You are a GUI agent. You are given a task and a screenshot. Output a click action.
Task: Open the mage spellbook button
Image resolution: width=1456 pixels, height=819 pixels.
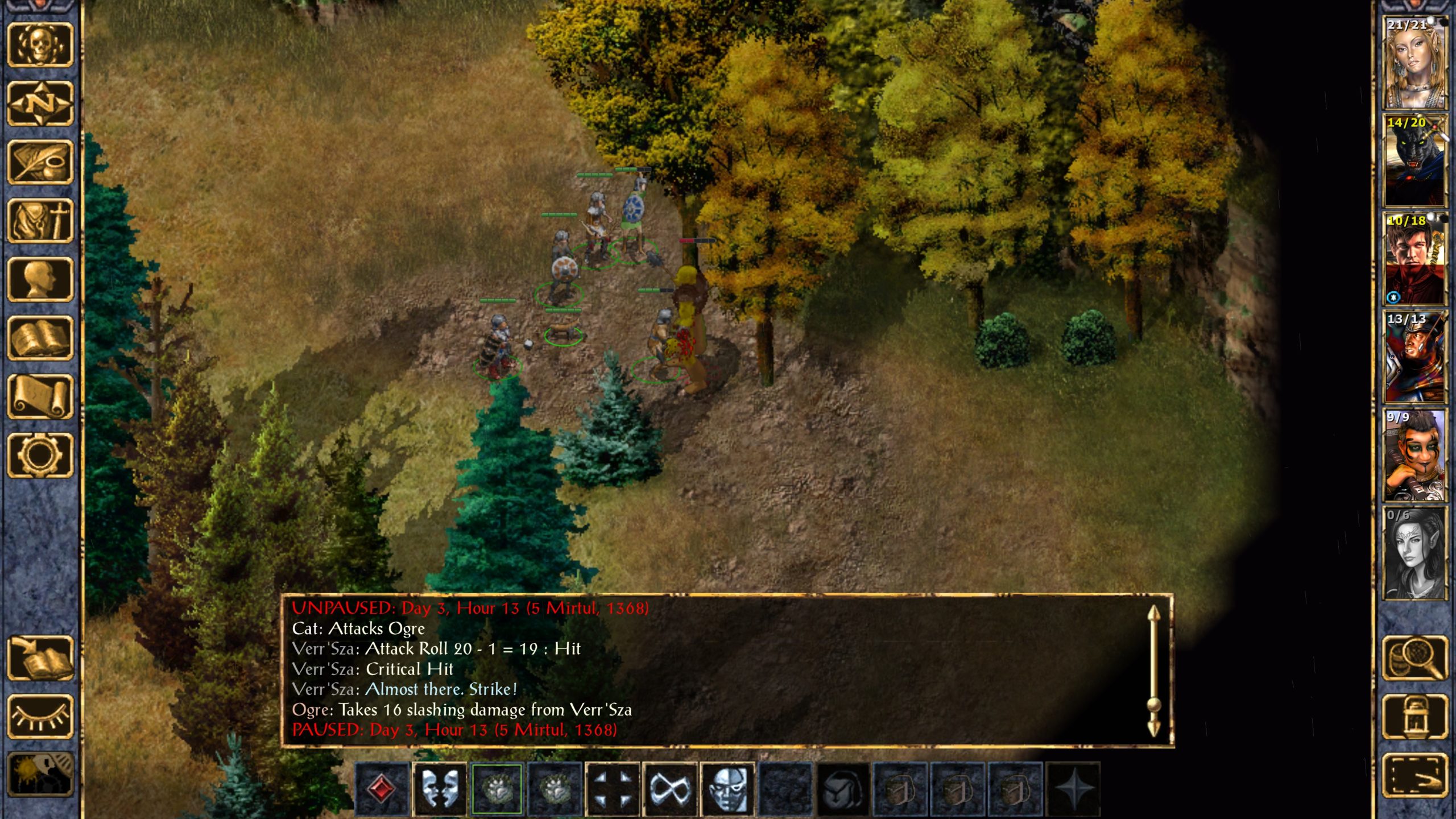pyautogui.click(x=40, y=338)
